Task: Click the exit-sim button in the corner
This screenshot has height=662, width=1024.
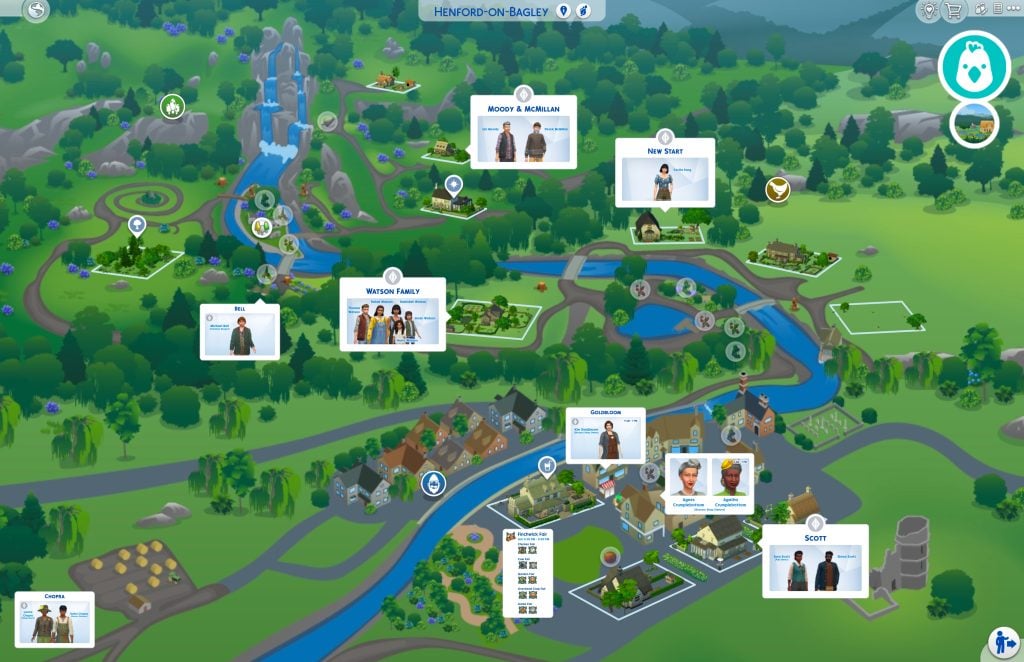Action: (1003, 641)
